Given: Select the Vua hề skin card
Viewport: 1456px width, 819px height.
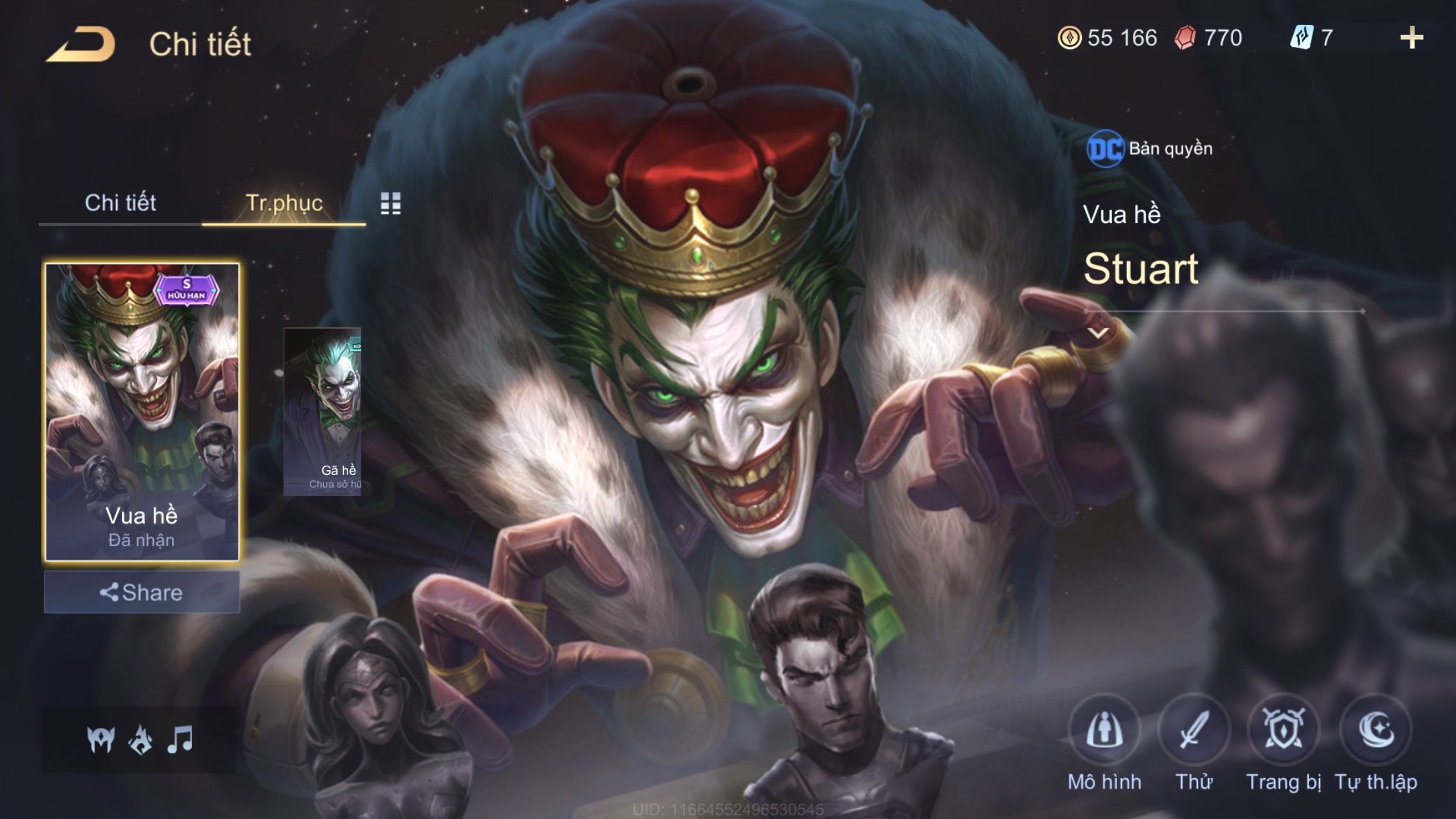Looking at the screenshot, I should tap(142, 412).
